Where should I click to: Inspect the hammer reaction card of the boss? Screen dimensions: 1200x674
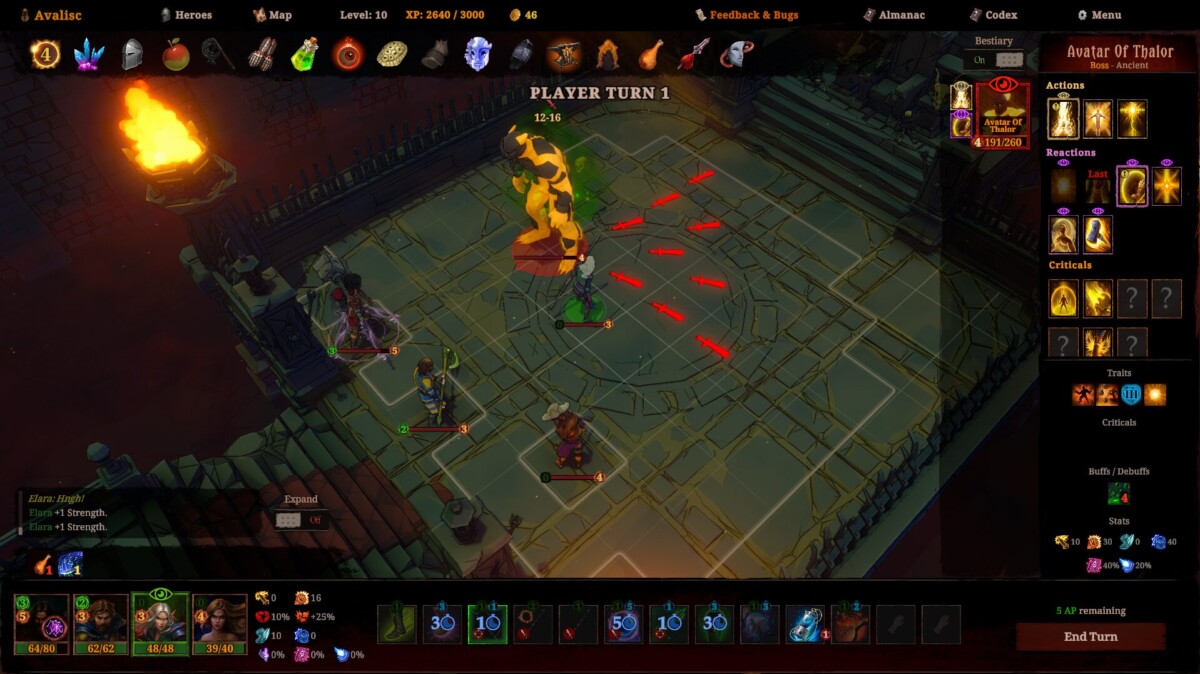(1099, 235)
